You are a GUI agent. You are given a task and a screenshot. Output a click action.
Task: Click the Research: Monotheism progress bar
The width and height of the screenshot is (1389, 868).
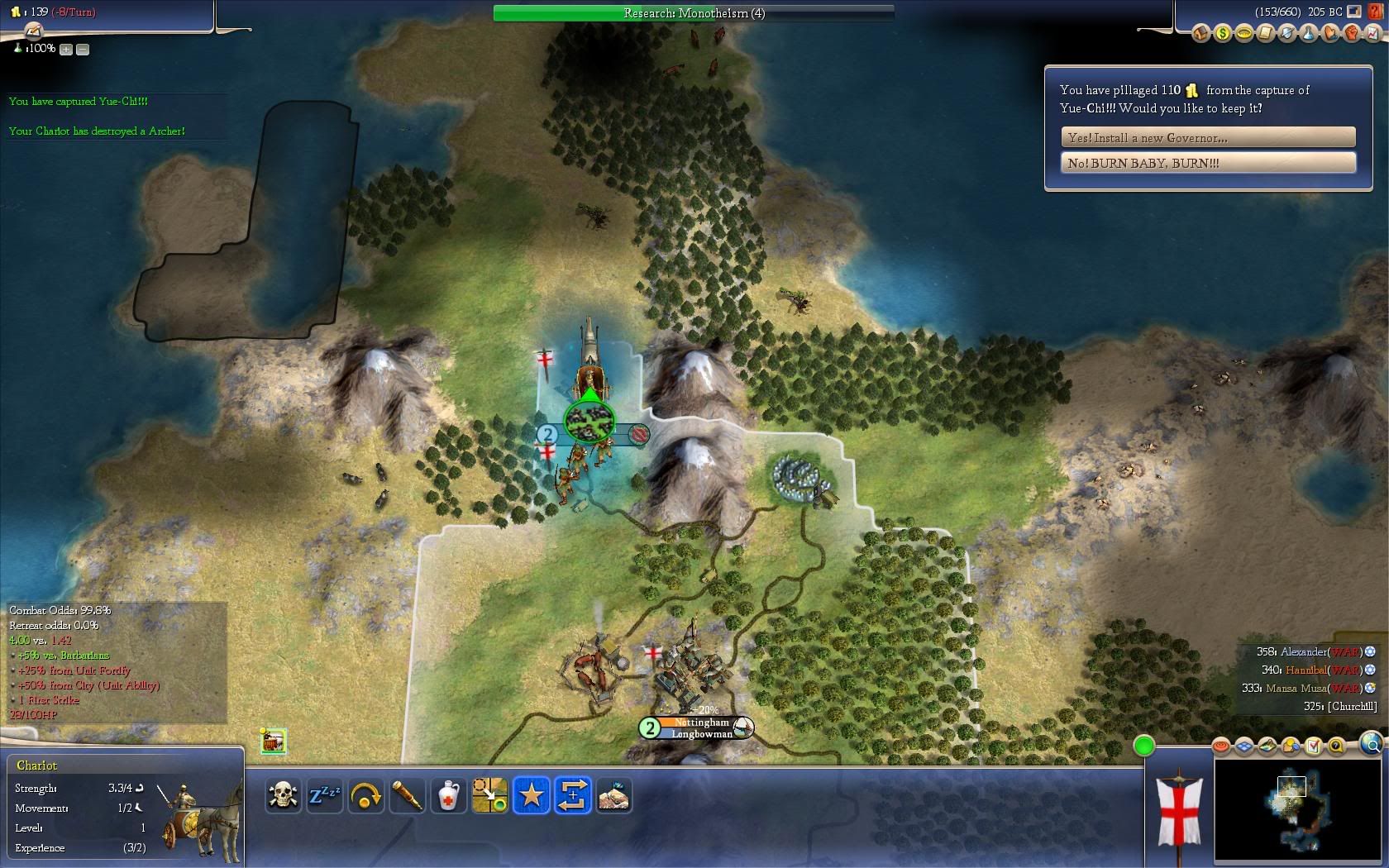click(694, 13)
